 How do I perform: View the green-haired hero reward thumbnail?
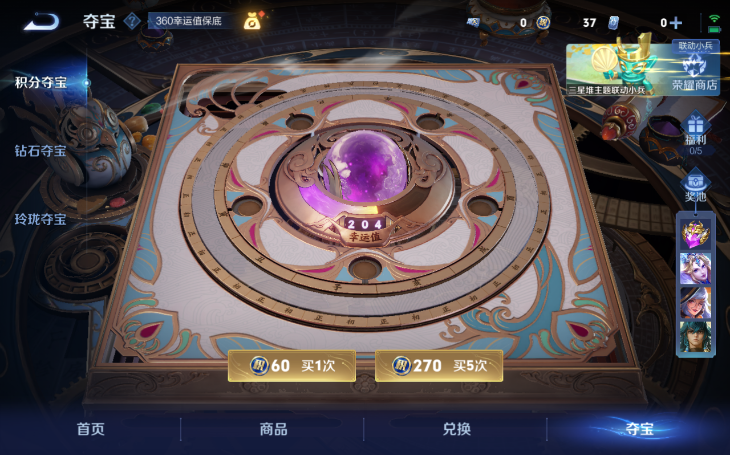(x=696, y=336)
